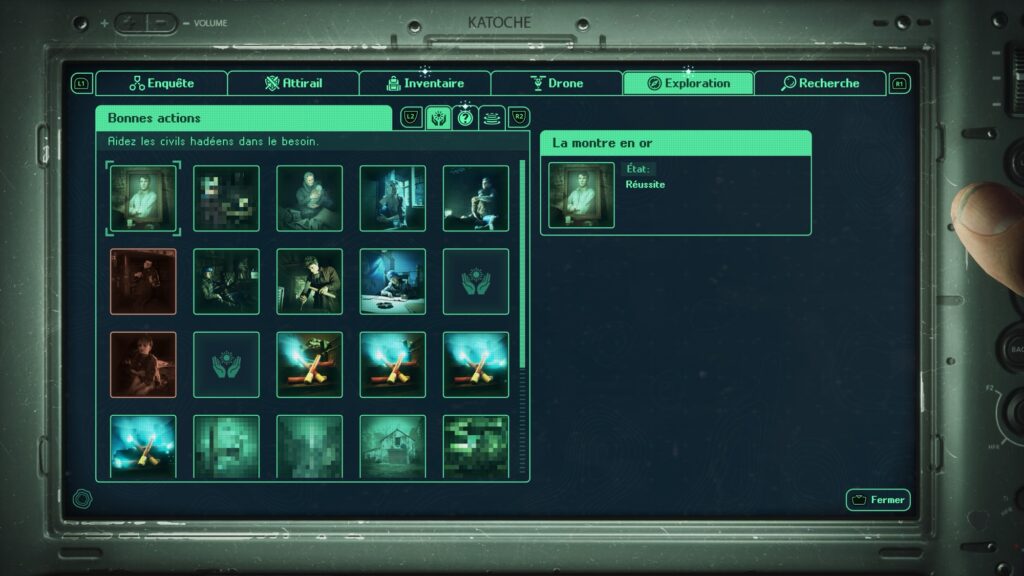Open the Recherche tab
Screen dimensions: 1024x576
[820, 84]
